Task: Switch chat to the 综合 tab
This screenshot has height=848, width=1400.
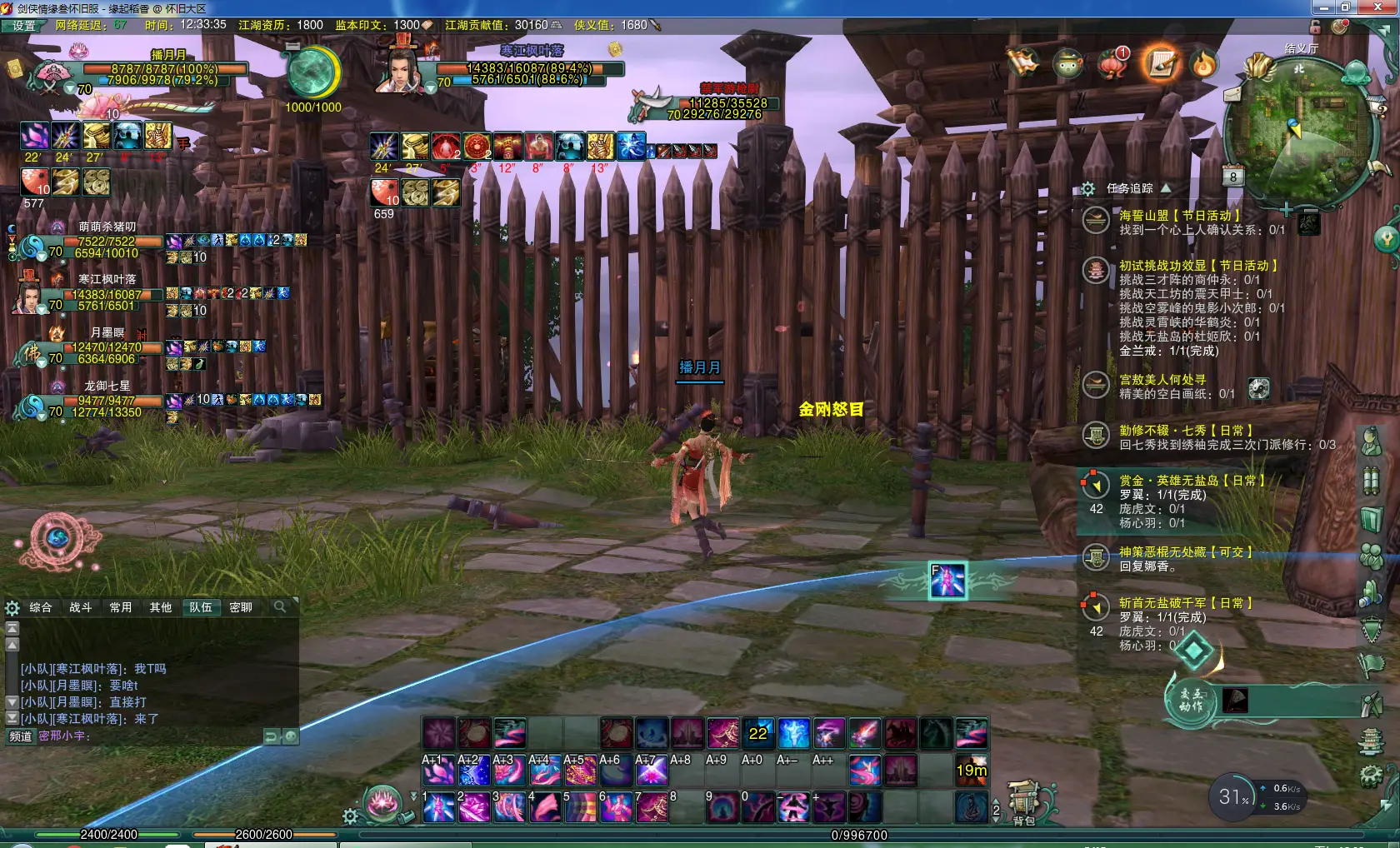Action: pos(41,607)
